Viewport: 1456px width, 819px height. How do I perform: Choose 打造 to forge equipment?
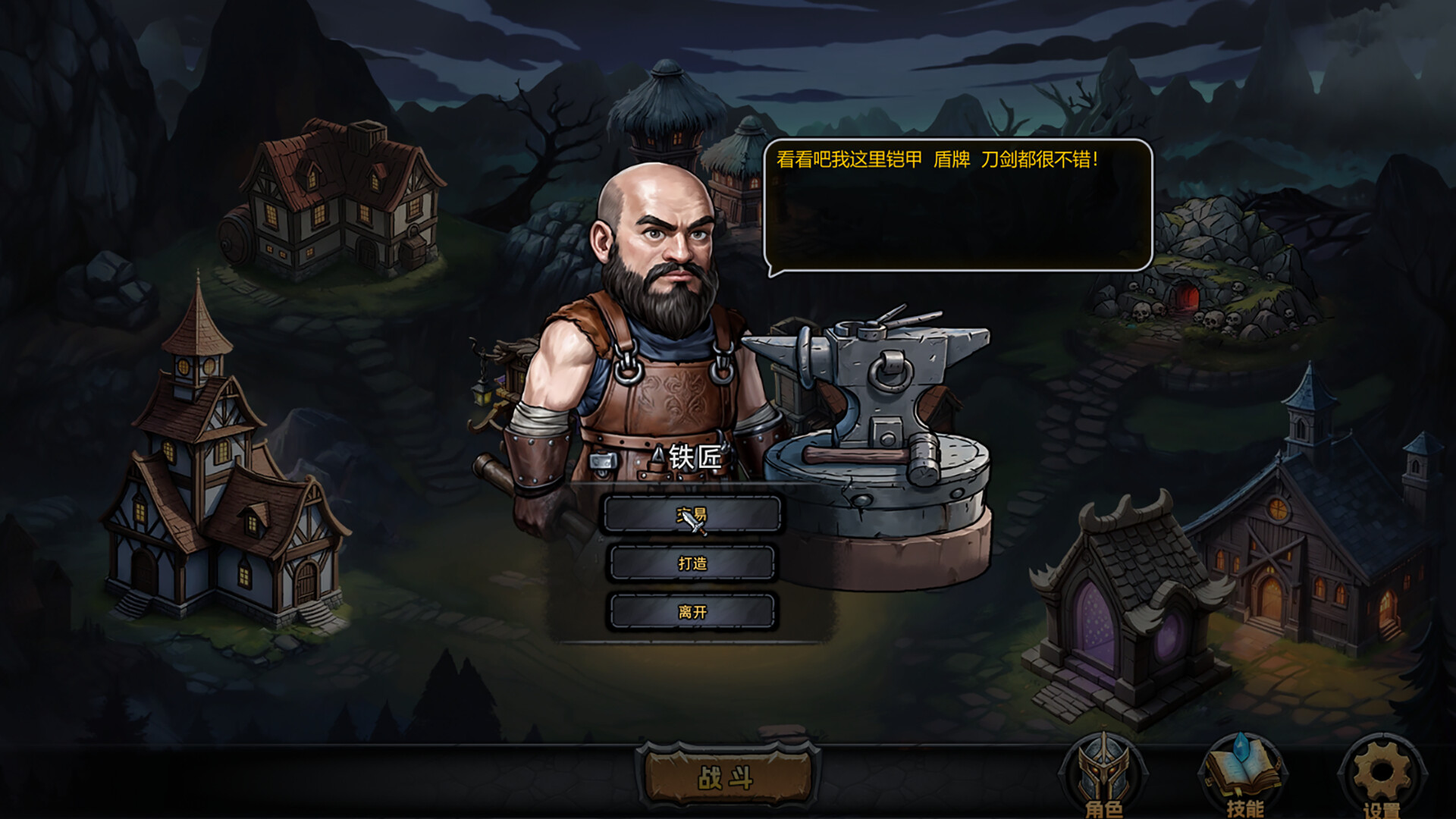coord(694,563)
